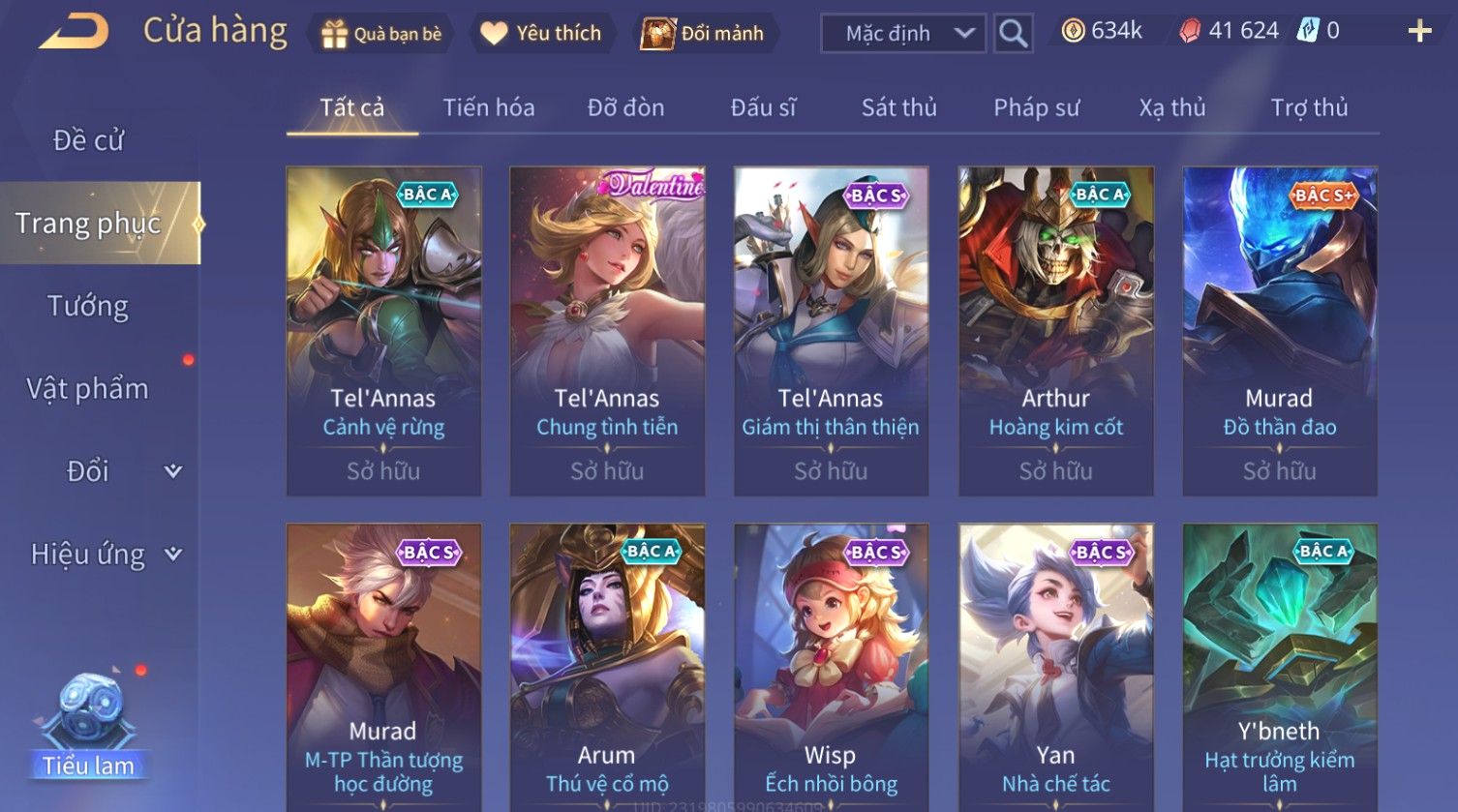Switch to the Sát thủ tab
1458x812 pixels.
click(x=898, y=107)
